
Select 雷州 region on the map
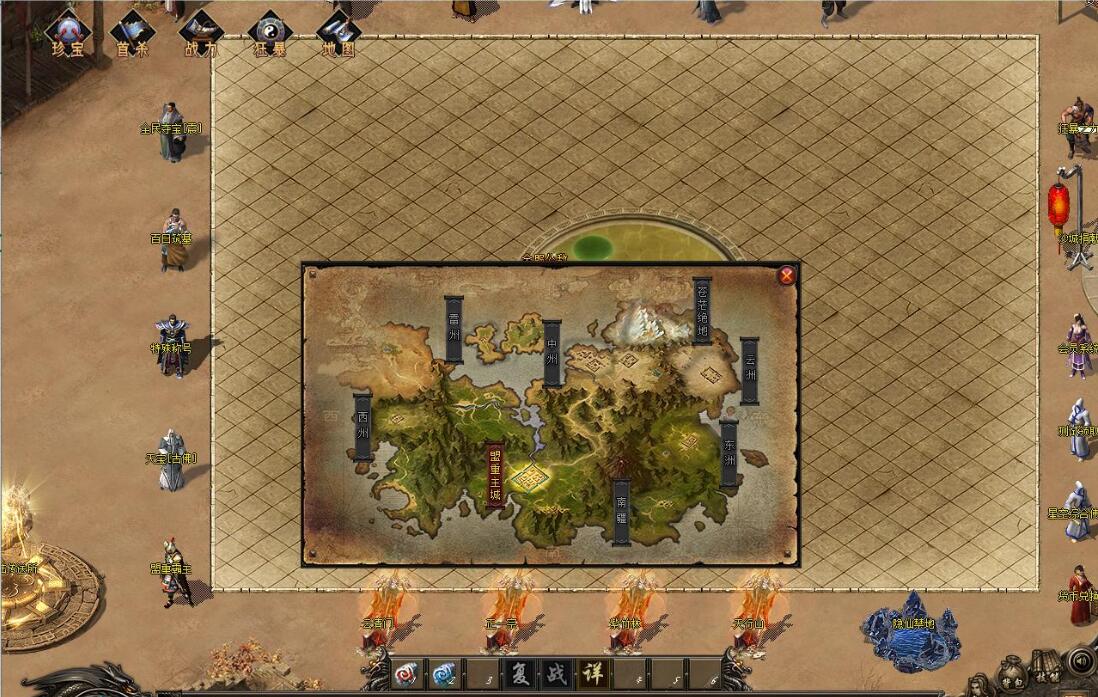(454, 328)
